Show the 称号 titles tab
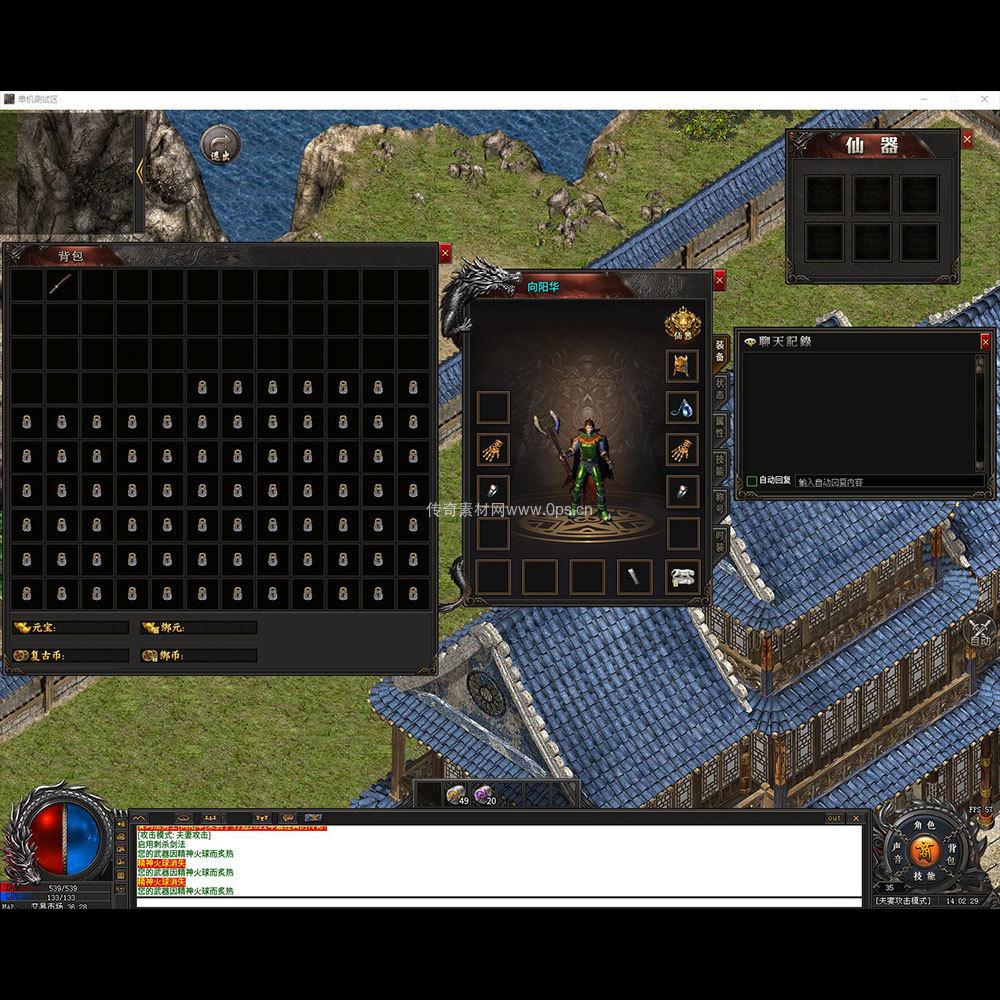1000x1000 pixels. coord(720,503)
